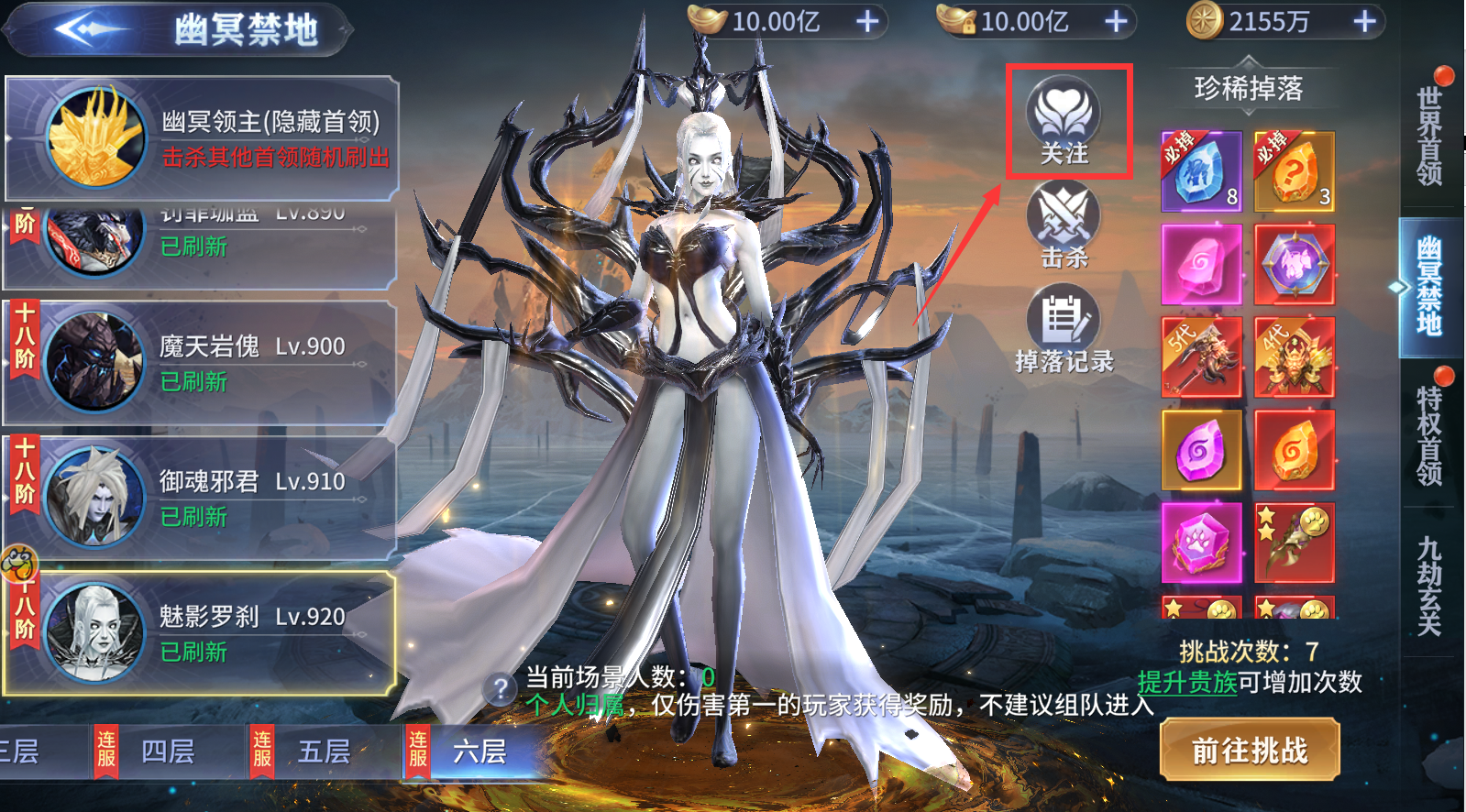Switch to floor 五层
1466x812 pixels.
click(324, 752)
